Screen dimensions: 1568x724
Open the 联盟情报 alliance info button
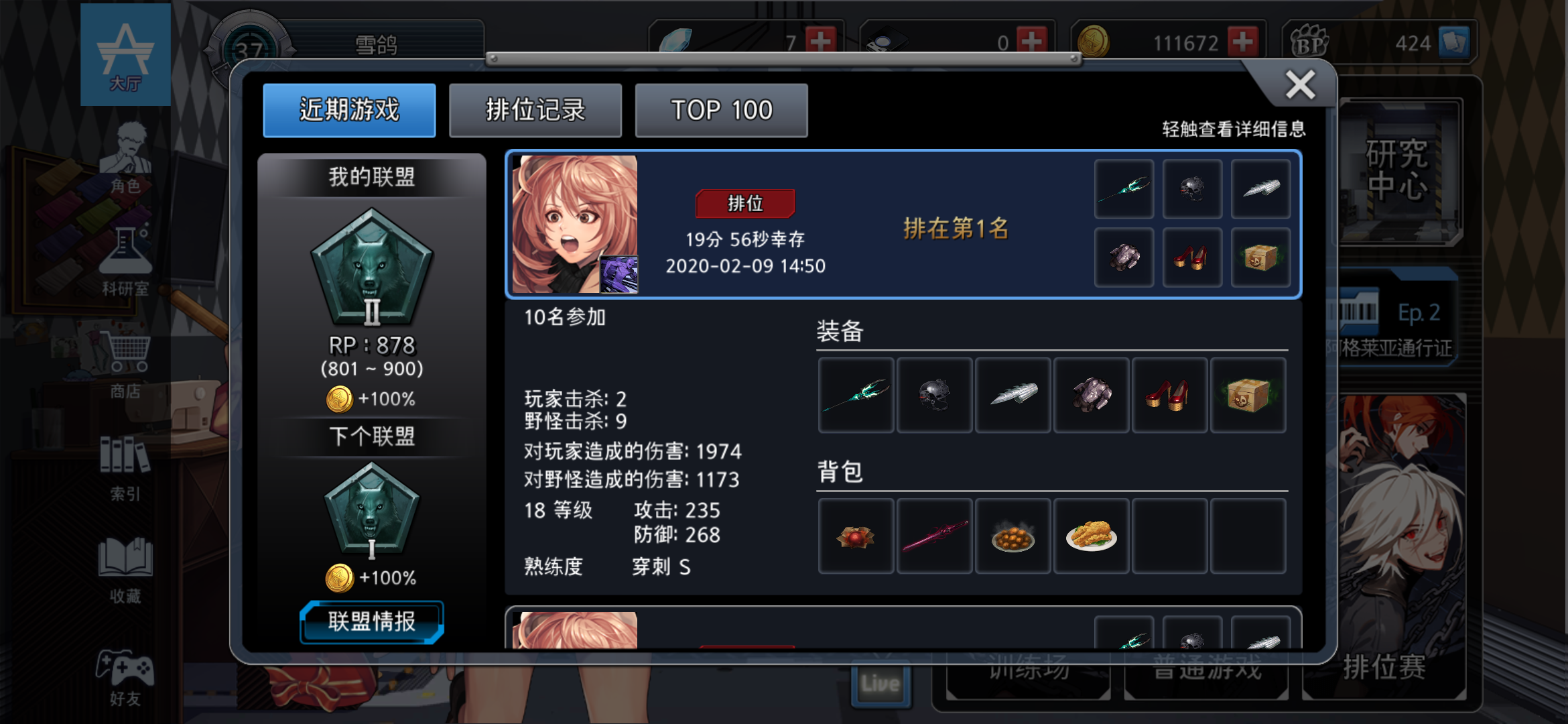click(x=373, y=622)
